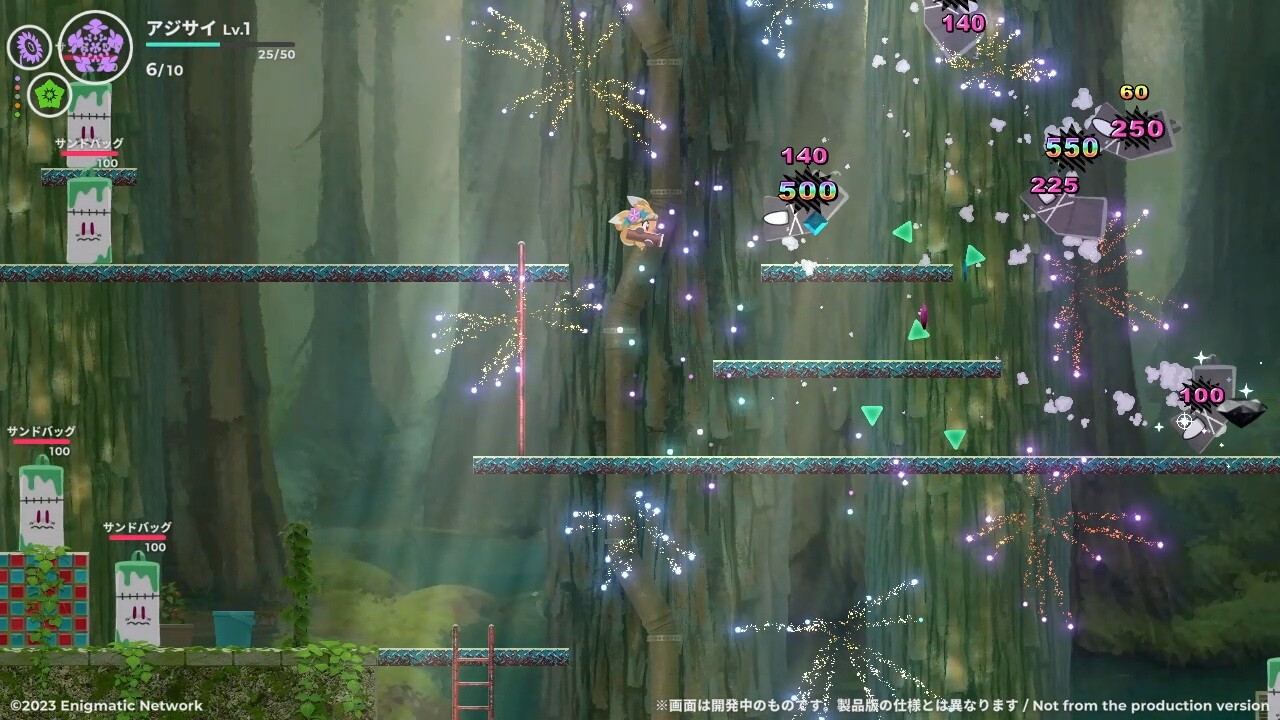
Task: Toggle the white crosshair sparkle near the debris
Action: pyautogui.click(x=1185, y=421)
